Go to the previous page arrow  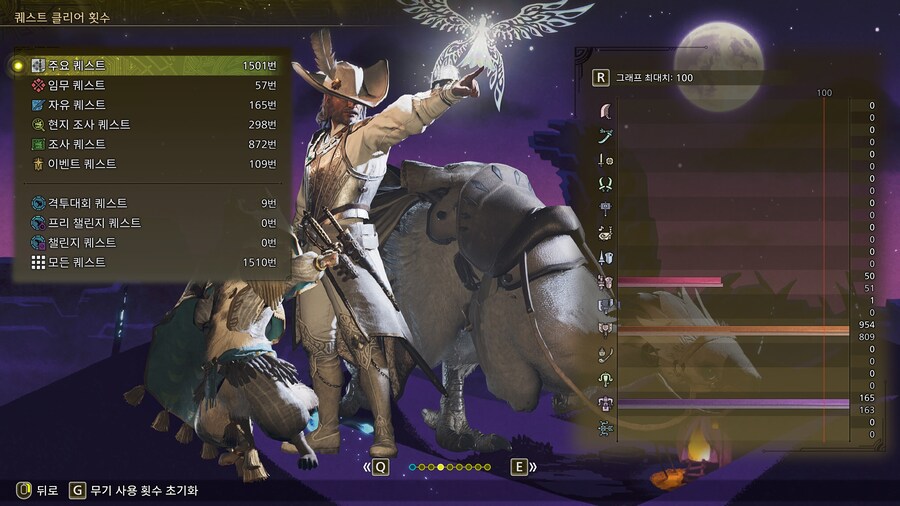click(x=379, y=467)
